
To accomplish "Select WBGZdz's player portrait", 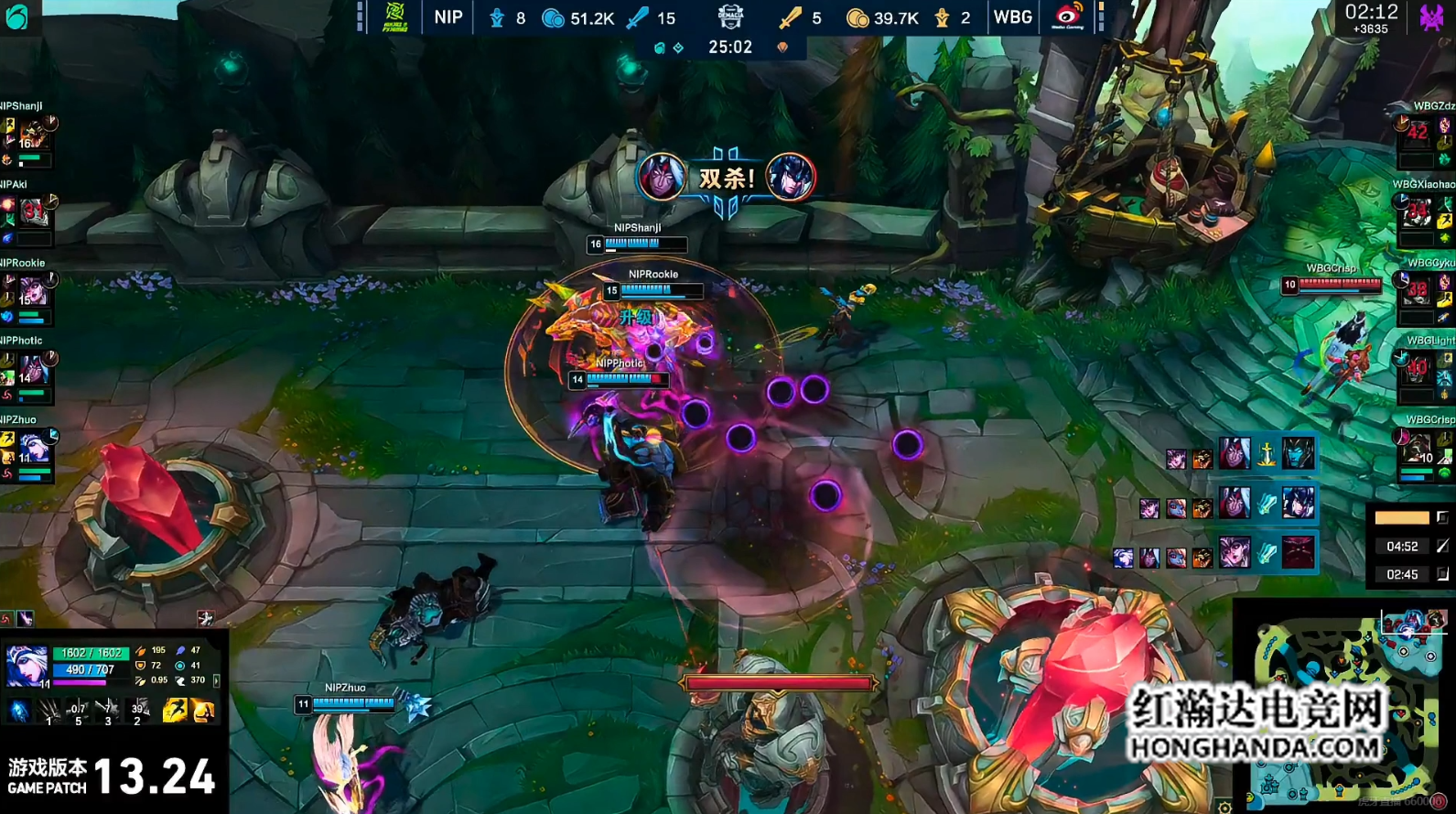I will pyautogui.click(x=1418, y=133).
